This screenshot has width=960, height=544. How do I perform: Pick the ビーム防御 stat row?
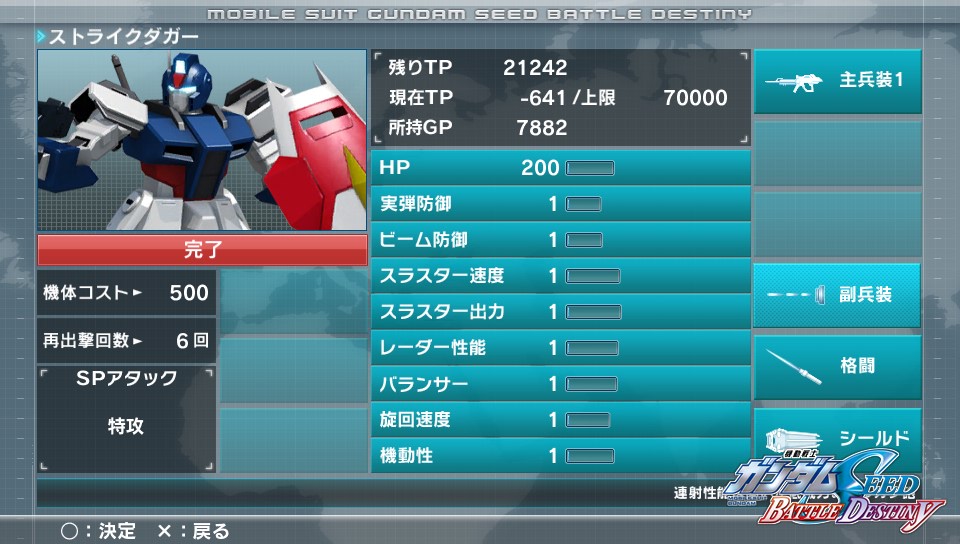pyautogui.click(x=560, y=240)
